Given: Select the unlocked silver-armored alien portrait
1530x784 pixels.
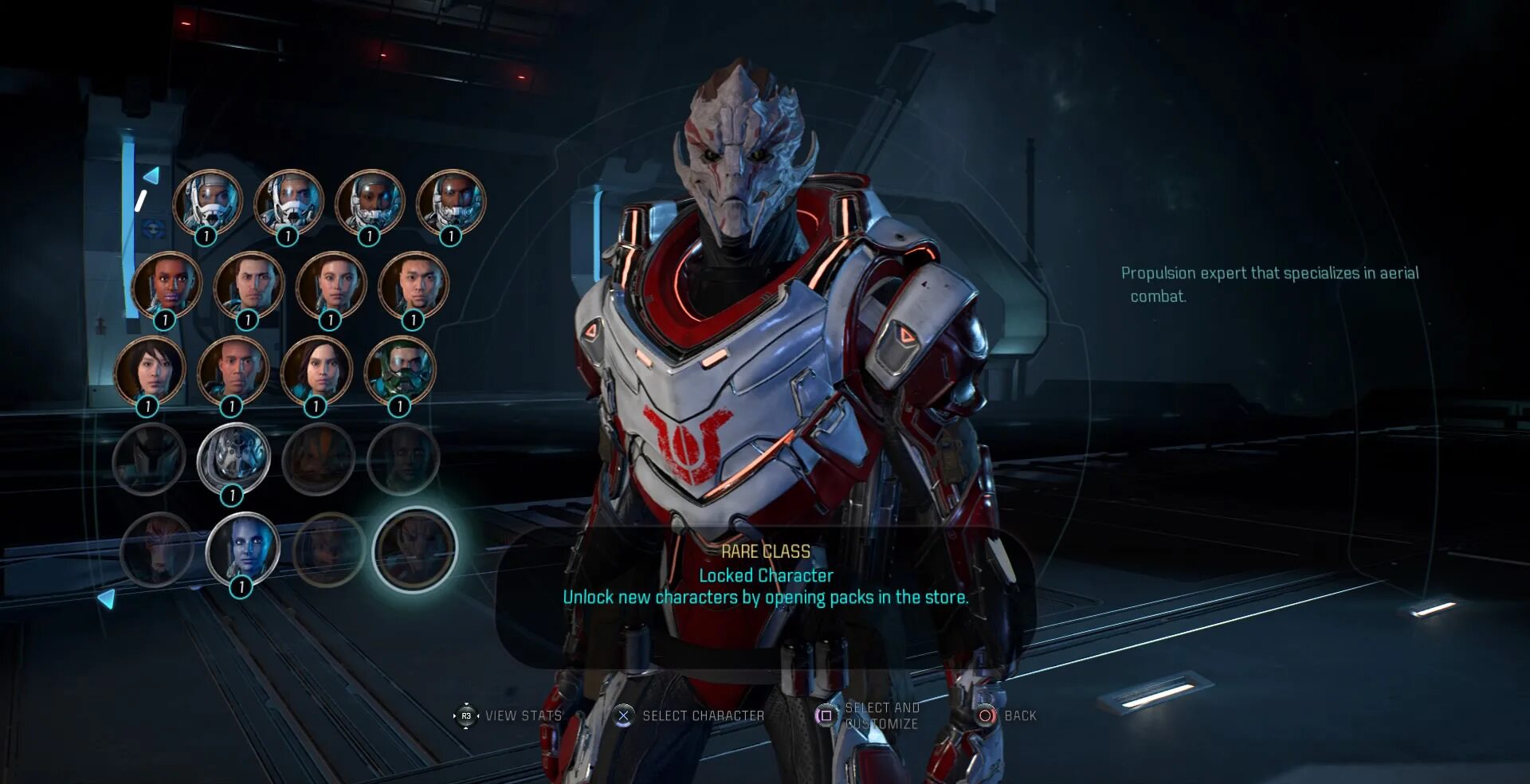Looking at the screenshot, I should click(233, 457).
